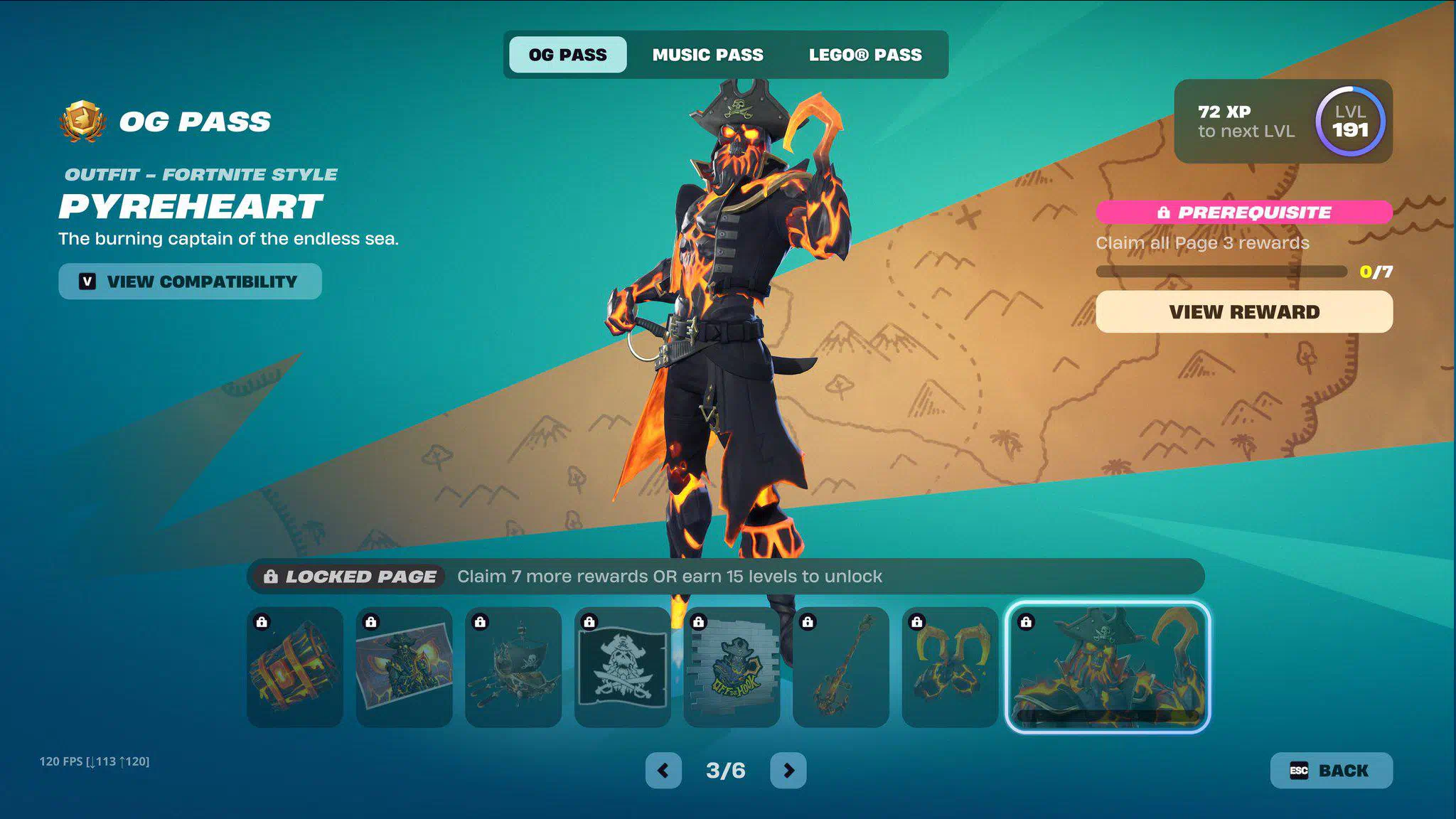Open the View Reward button
The width and height of the screenshot is (1456, 819).
point(1243,312)
